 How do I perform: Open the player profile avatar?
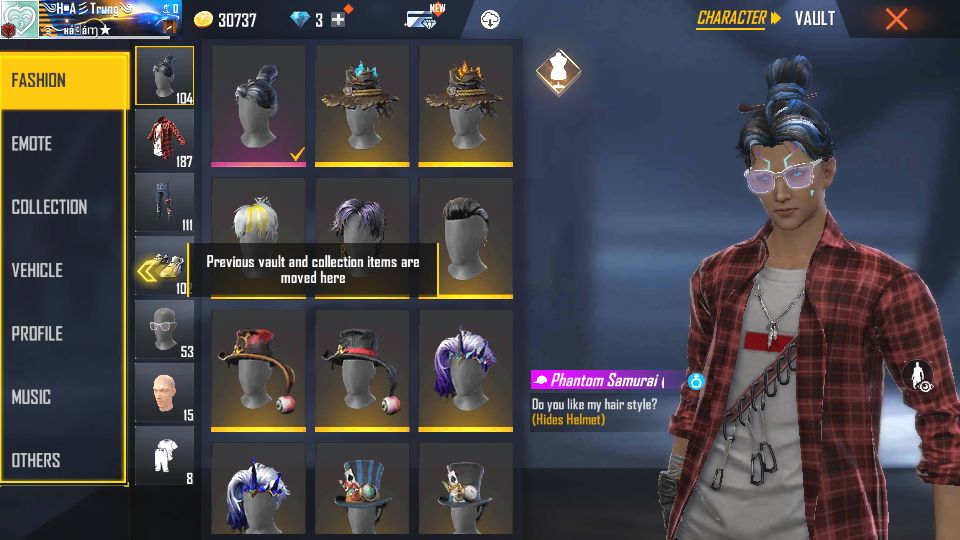pyautogui.click(x=19, y=19)
